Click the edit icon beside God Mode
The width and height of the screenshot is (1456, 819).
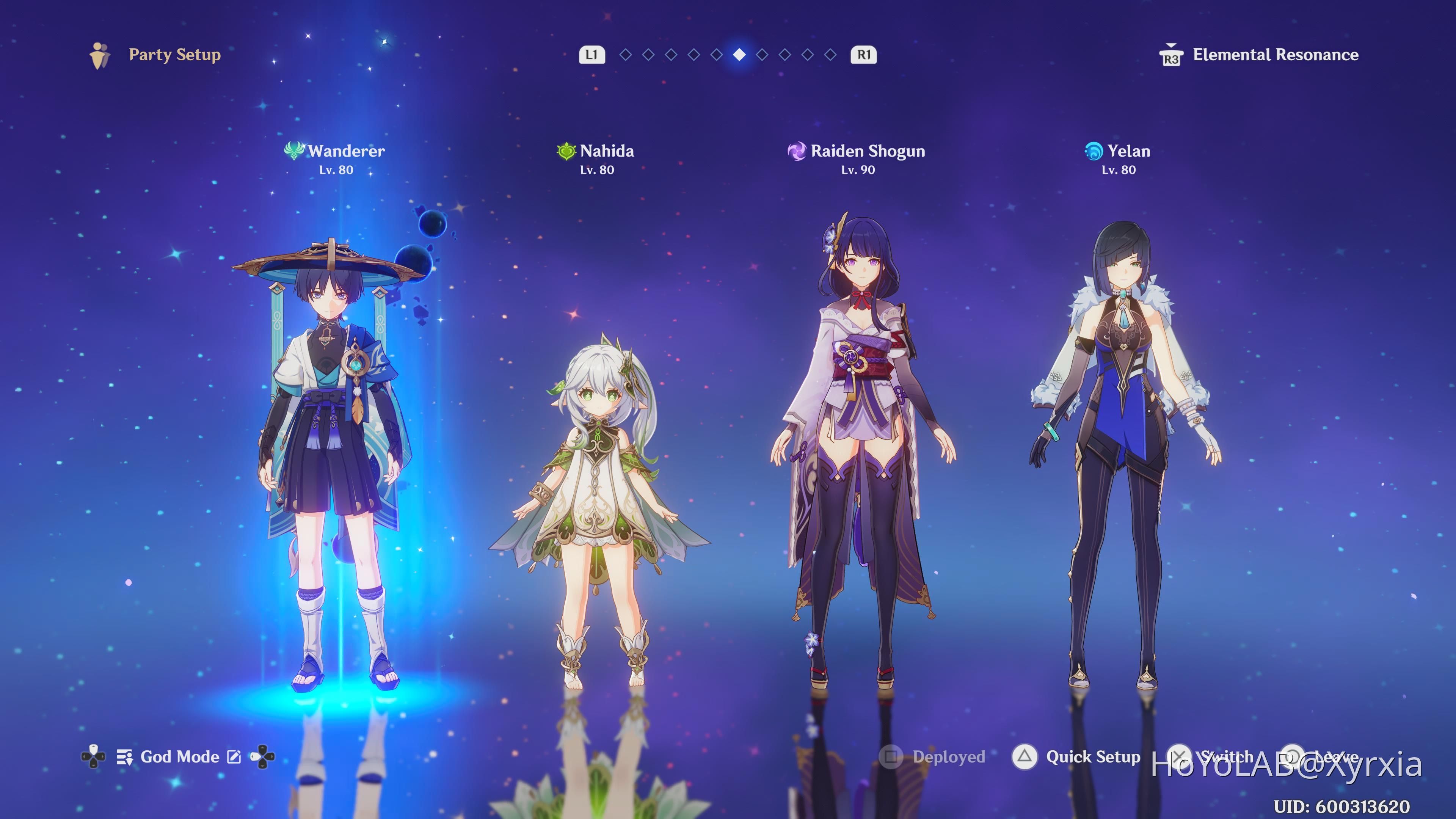tap(234, 757)
